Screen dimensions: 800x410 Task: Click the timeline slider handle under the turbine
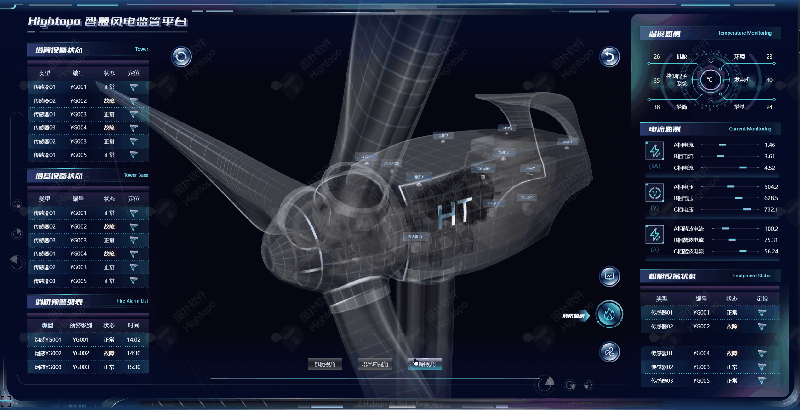[x=545, y=382]
